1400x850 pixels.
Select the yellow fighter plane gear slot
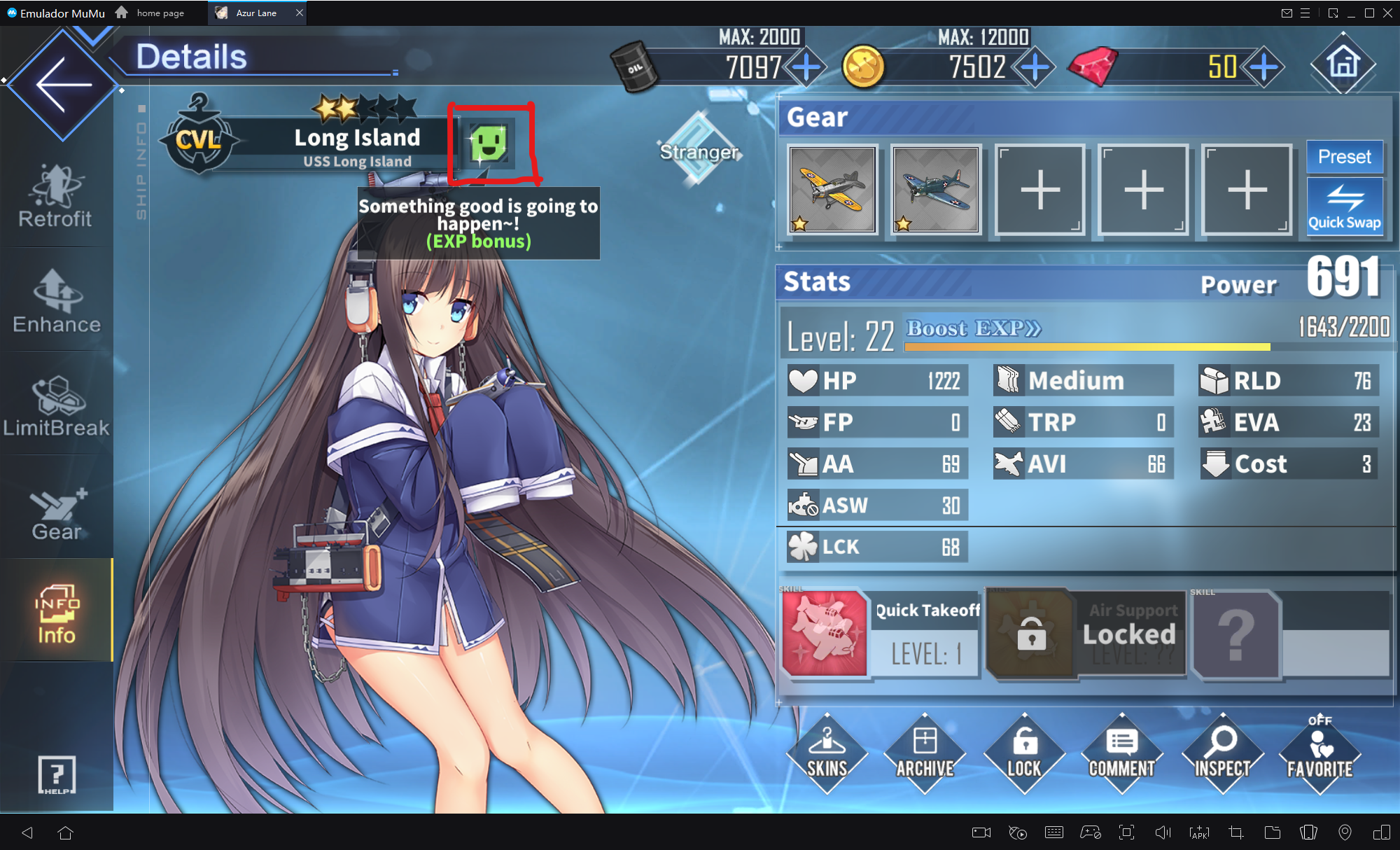coord(832,189)
